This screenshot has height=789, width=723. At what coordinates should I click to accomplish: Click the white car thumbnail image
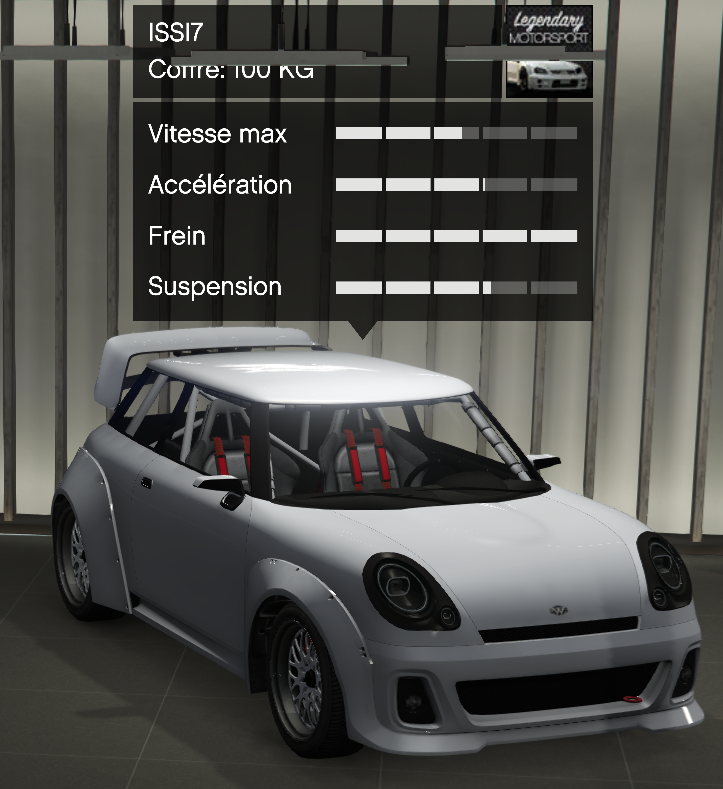(549, 74)
